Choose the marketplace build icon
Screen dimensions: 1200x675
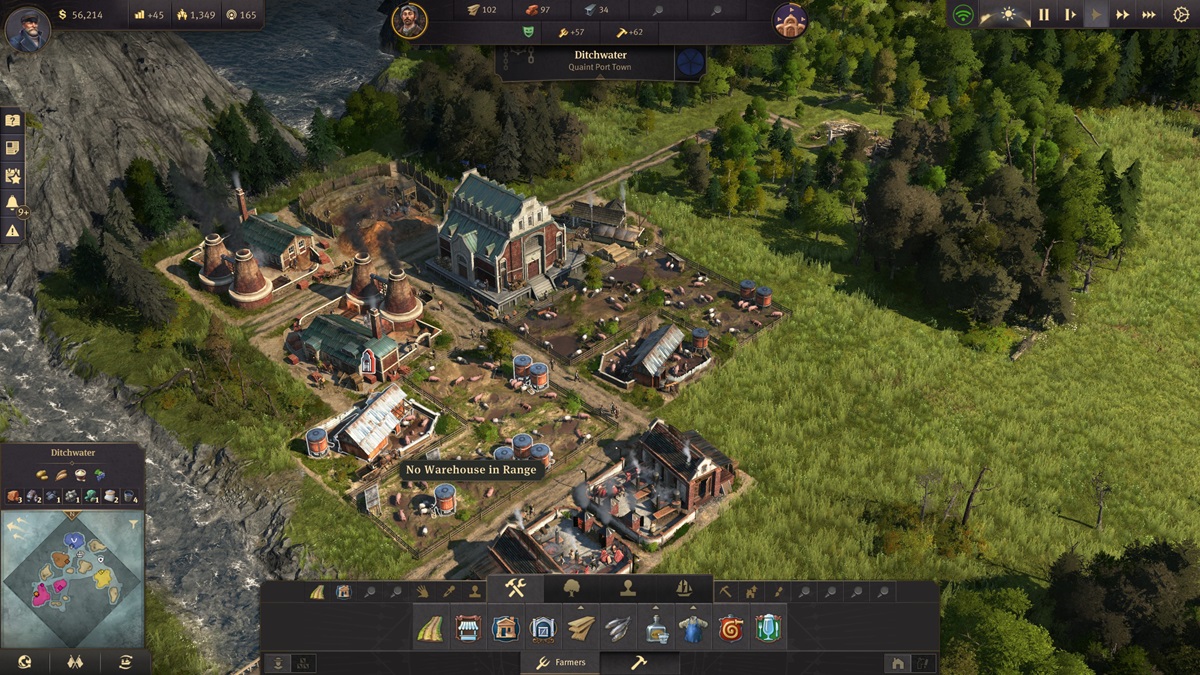click(x=468, y=628)
